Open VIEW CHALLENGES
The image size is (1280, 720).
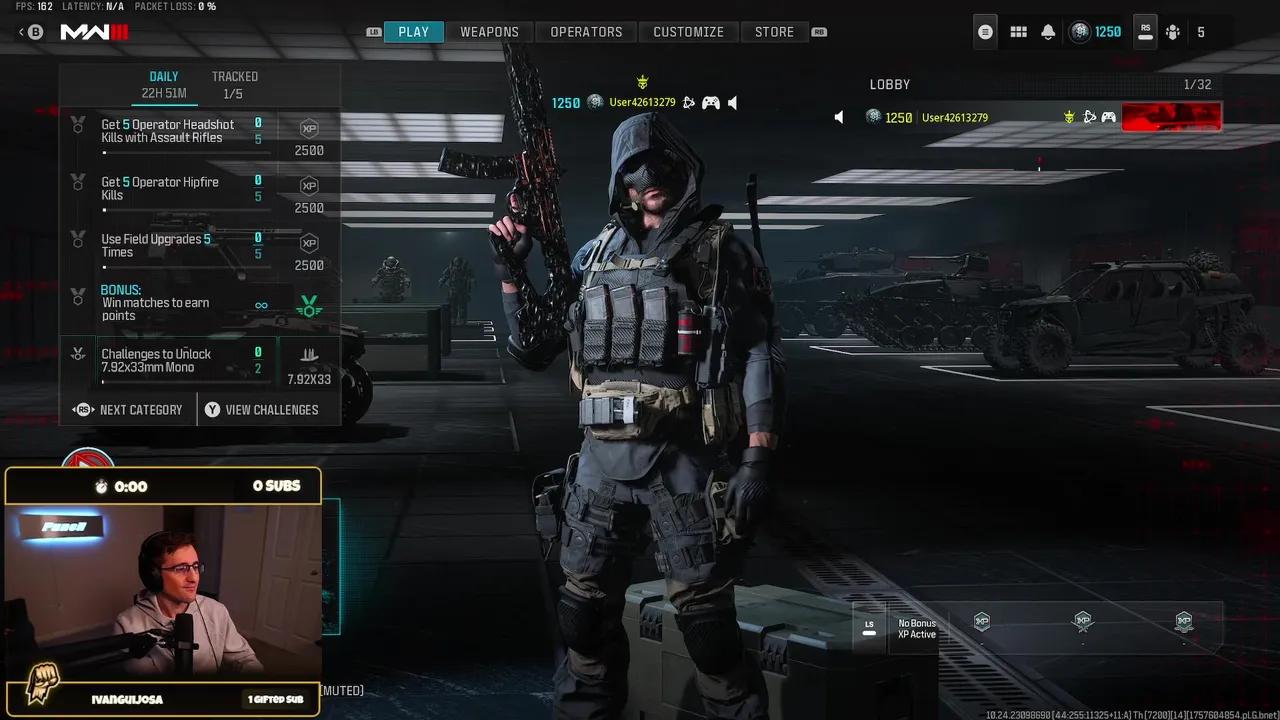(x=261, y=410)
